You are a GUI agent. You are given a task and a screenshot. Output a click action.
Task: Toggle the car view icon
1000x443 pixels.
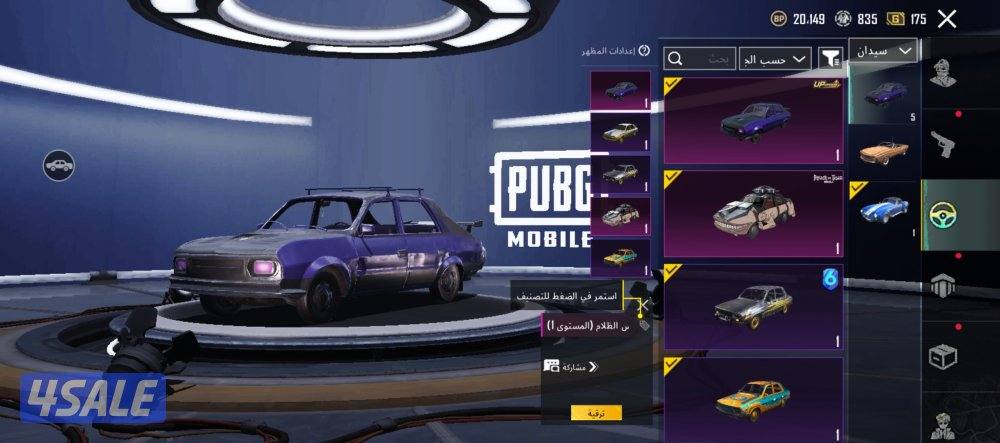(59, 165)
